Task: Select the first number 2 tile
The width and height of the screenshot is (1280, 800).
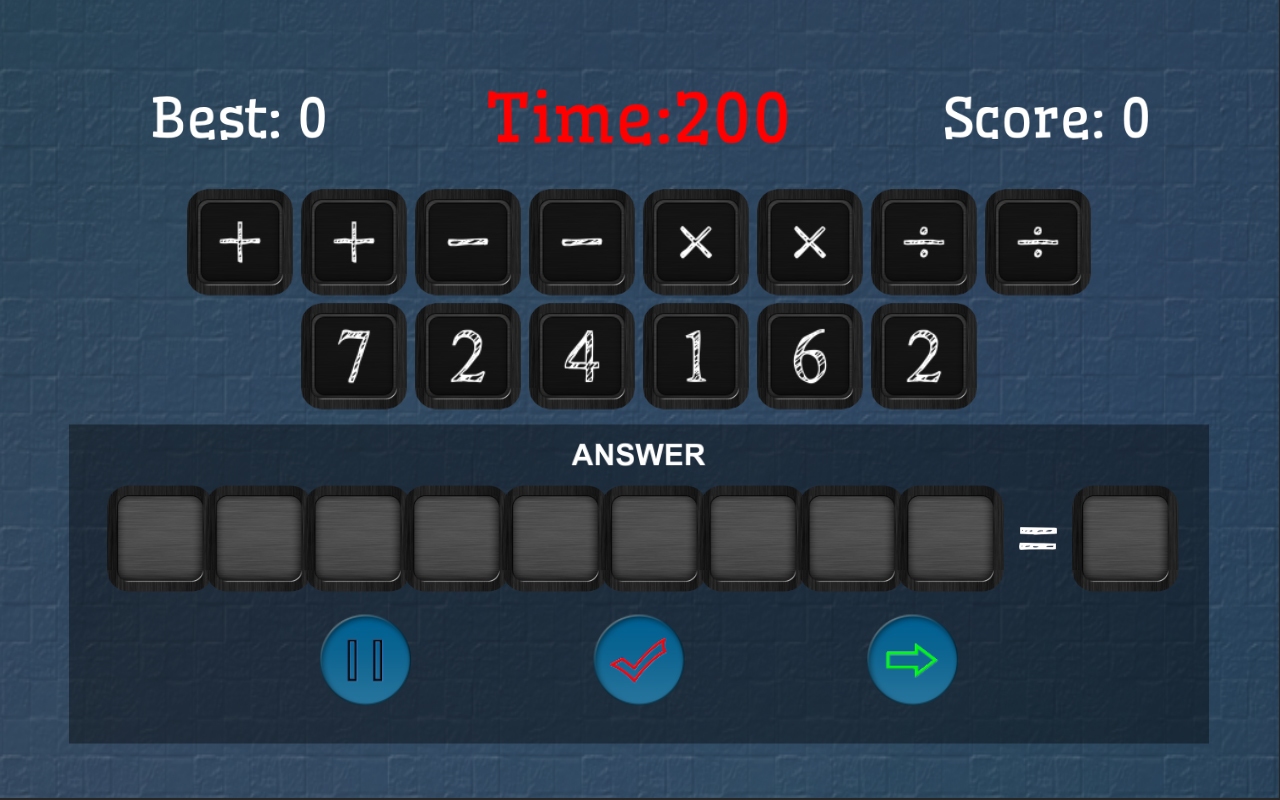Action: pyautogui.click(x=467, y=355)
